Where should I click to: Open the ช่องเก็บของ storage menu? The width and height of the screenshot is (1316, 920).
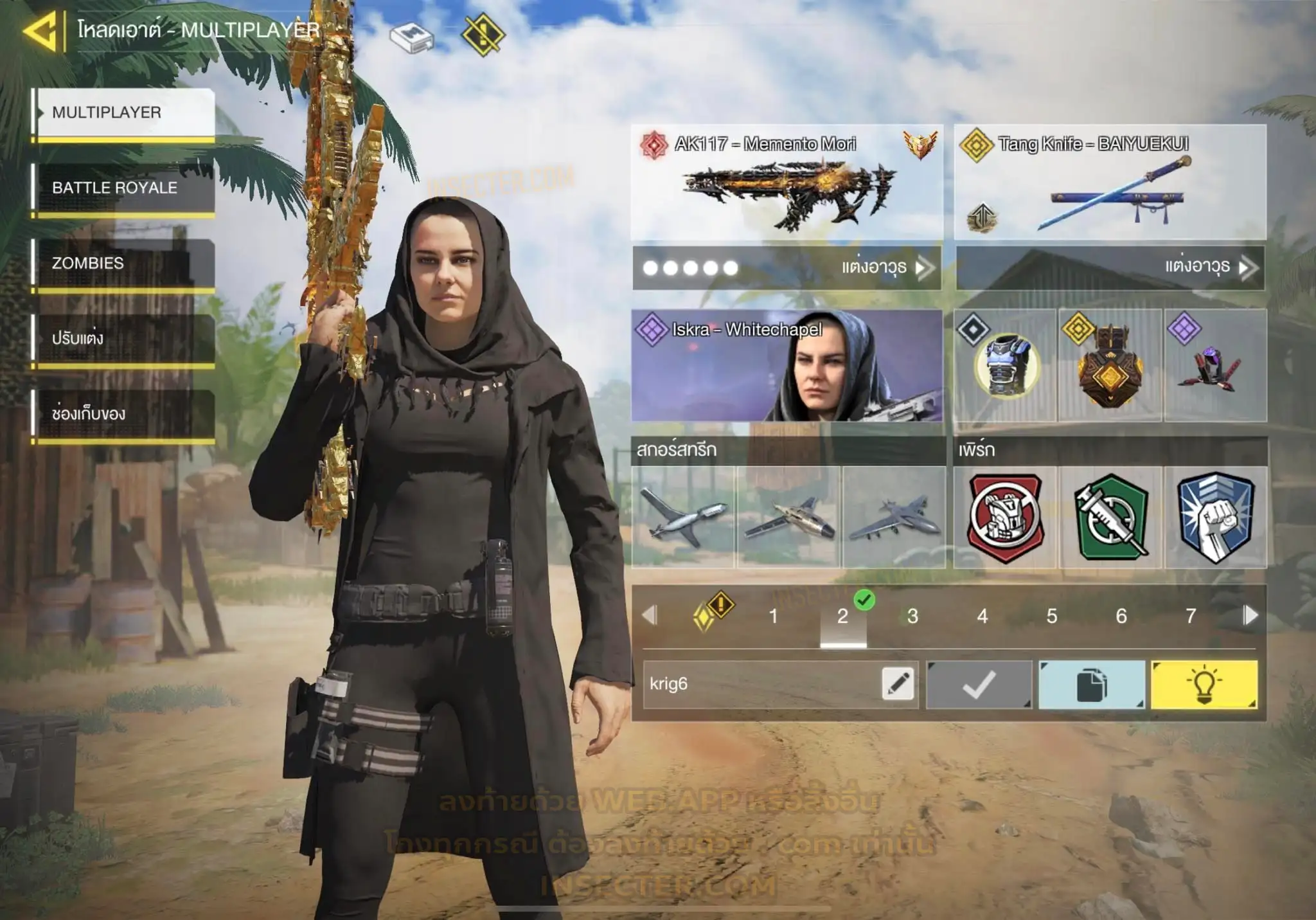(x=123, y=414)
